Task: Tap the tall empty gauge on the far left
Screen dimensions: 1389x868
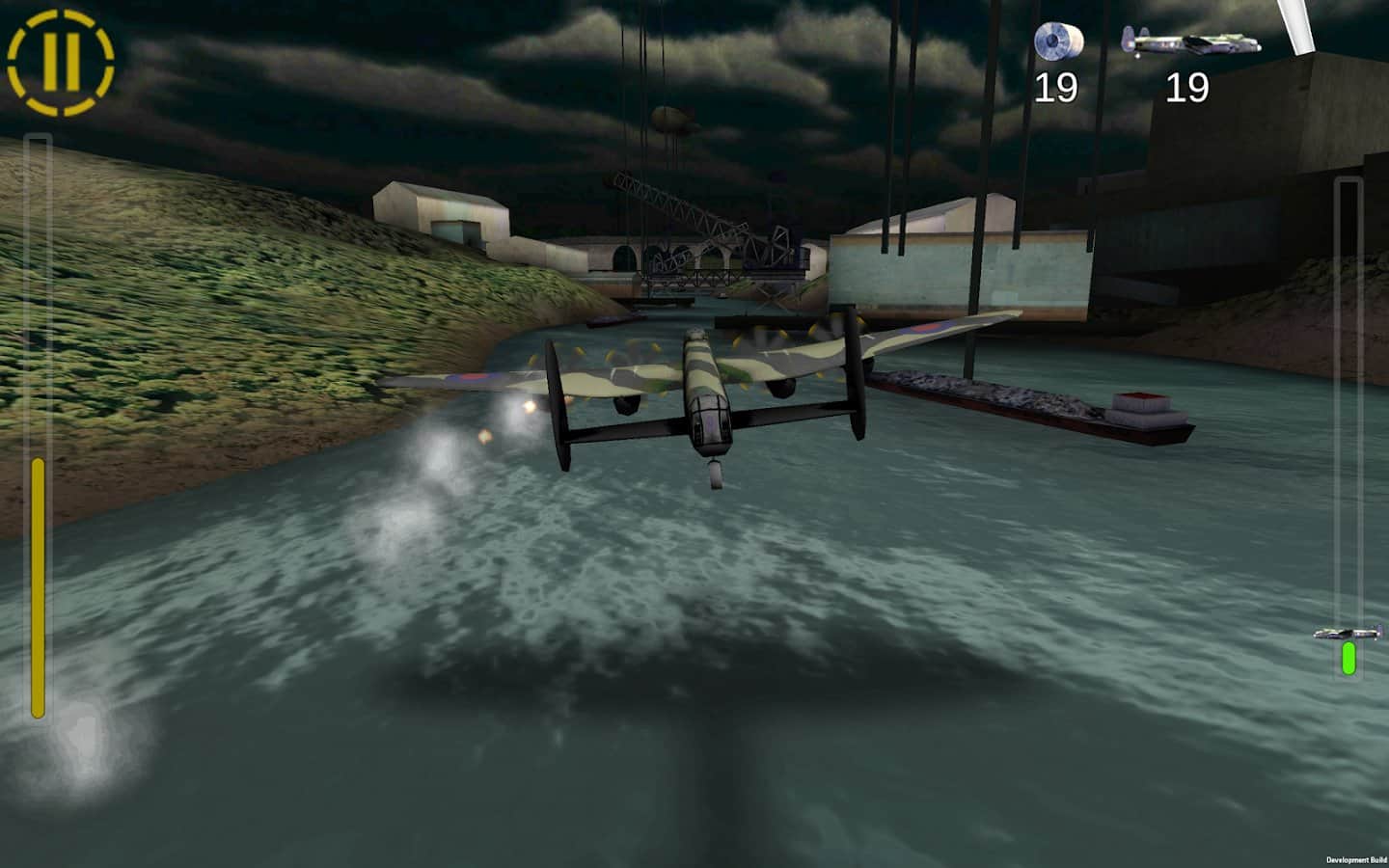Action: click(39, 289)
